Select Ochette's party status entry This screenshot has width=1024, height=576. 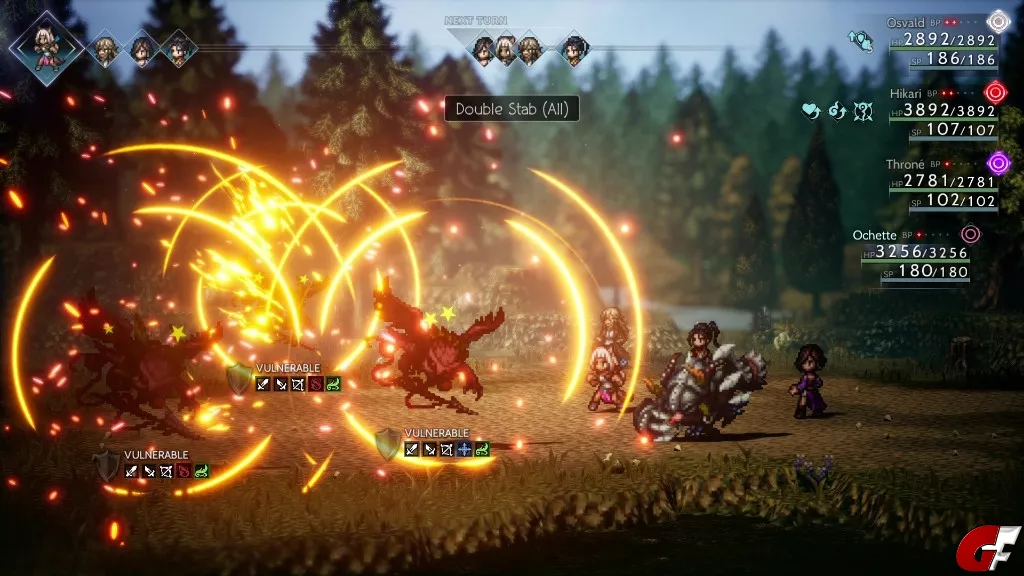point(874,234)
